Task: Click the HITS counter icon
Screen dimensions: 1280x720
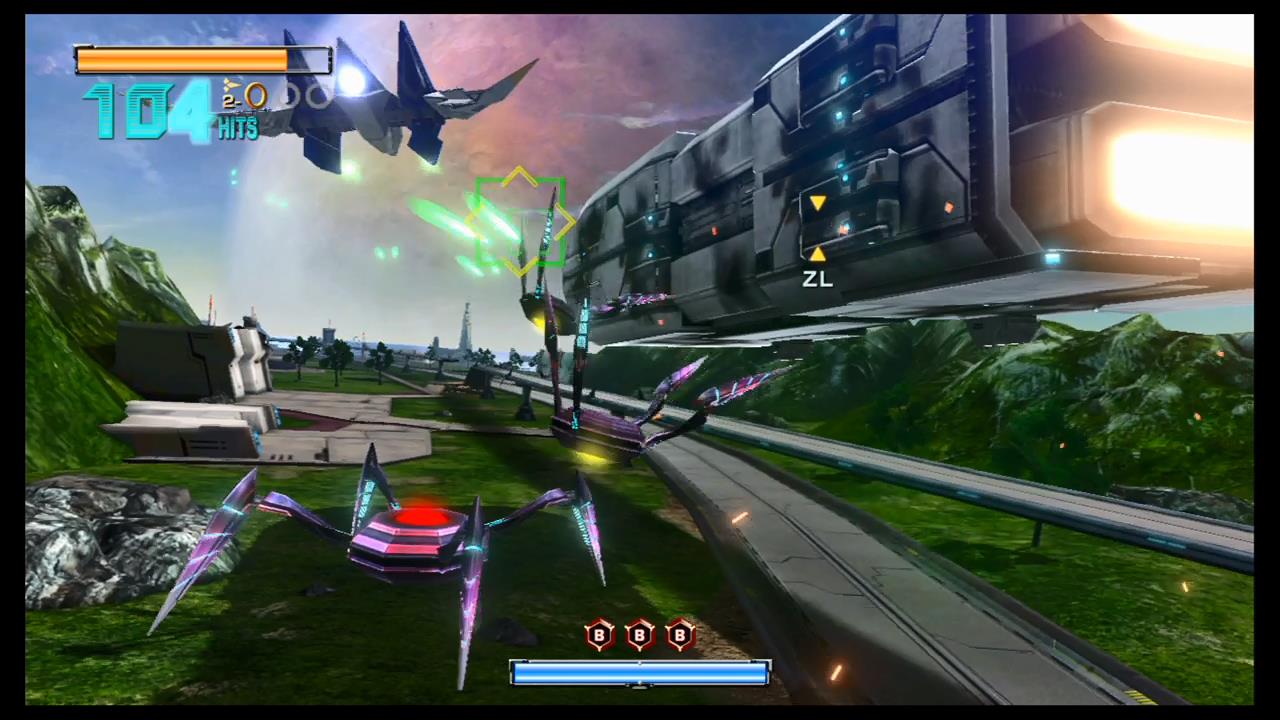Action: click(x=237, y=128)
